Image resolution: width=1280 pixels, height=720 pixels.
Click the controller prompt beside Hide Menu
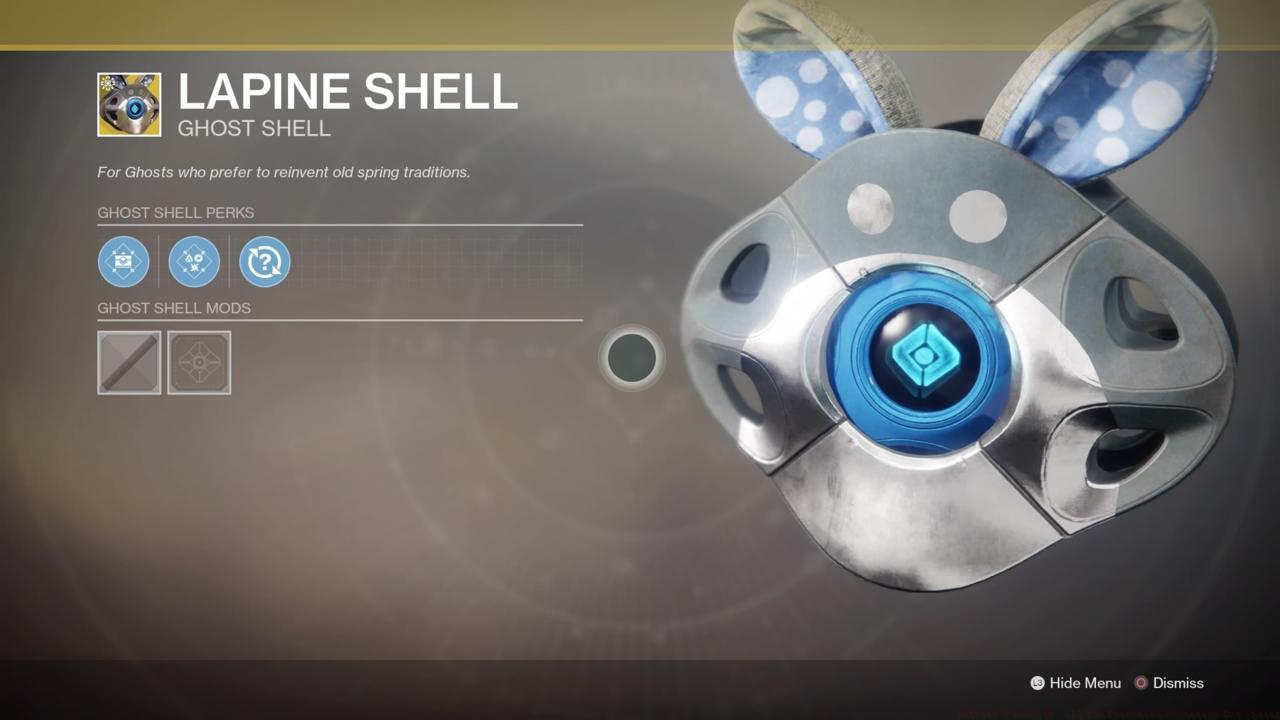pyautogui.click(x=1037, y=683)
